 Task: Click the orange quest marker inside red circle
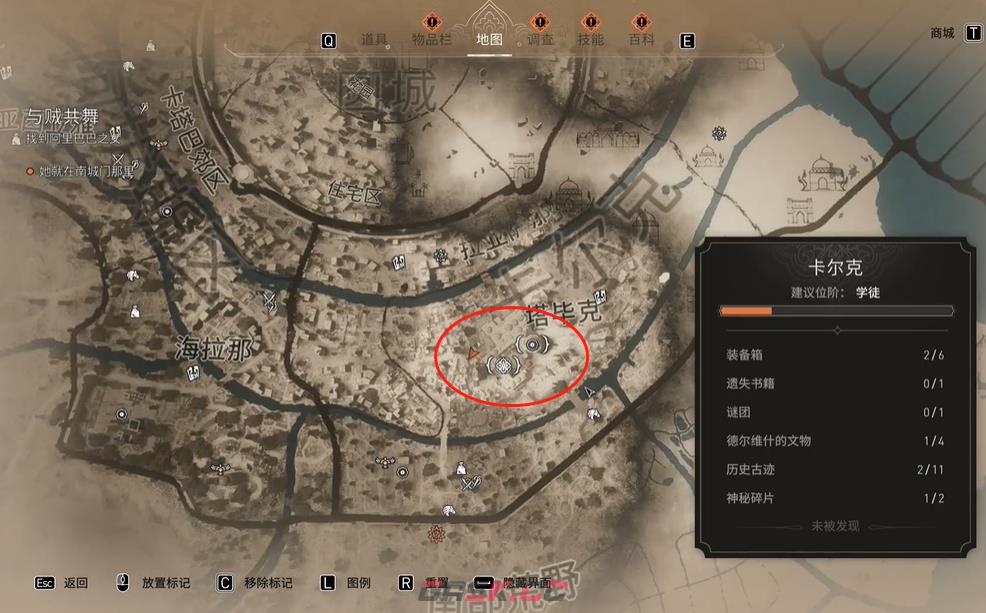pyautogui.click(x=472, y=352)
